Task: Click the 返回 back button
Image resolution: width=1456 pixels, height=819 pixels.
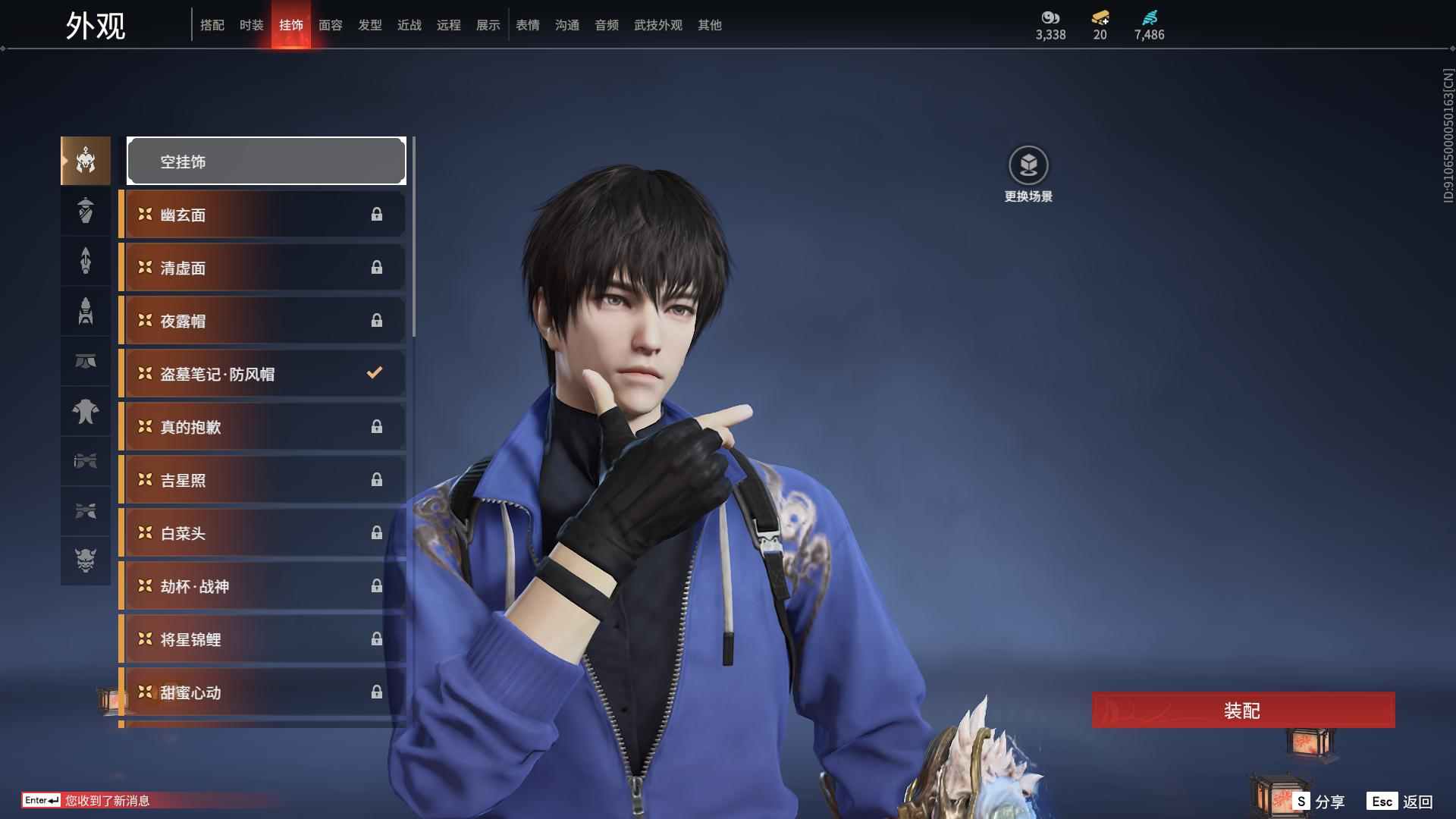Action: 1401,802
